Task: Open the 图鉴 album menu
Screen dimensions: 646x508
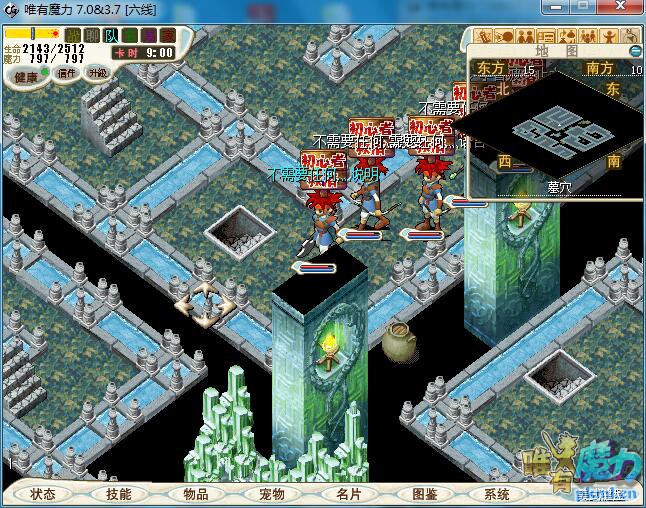Action: tap(424, 494)
